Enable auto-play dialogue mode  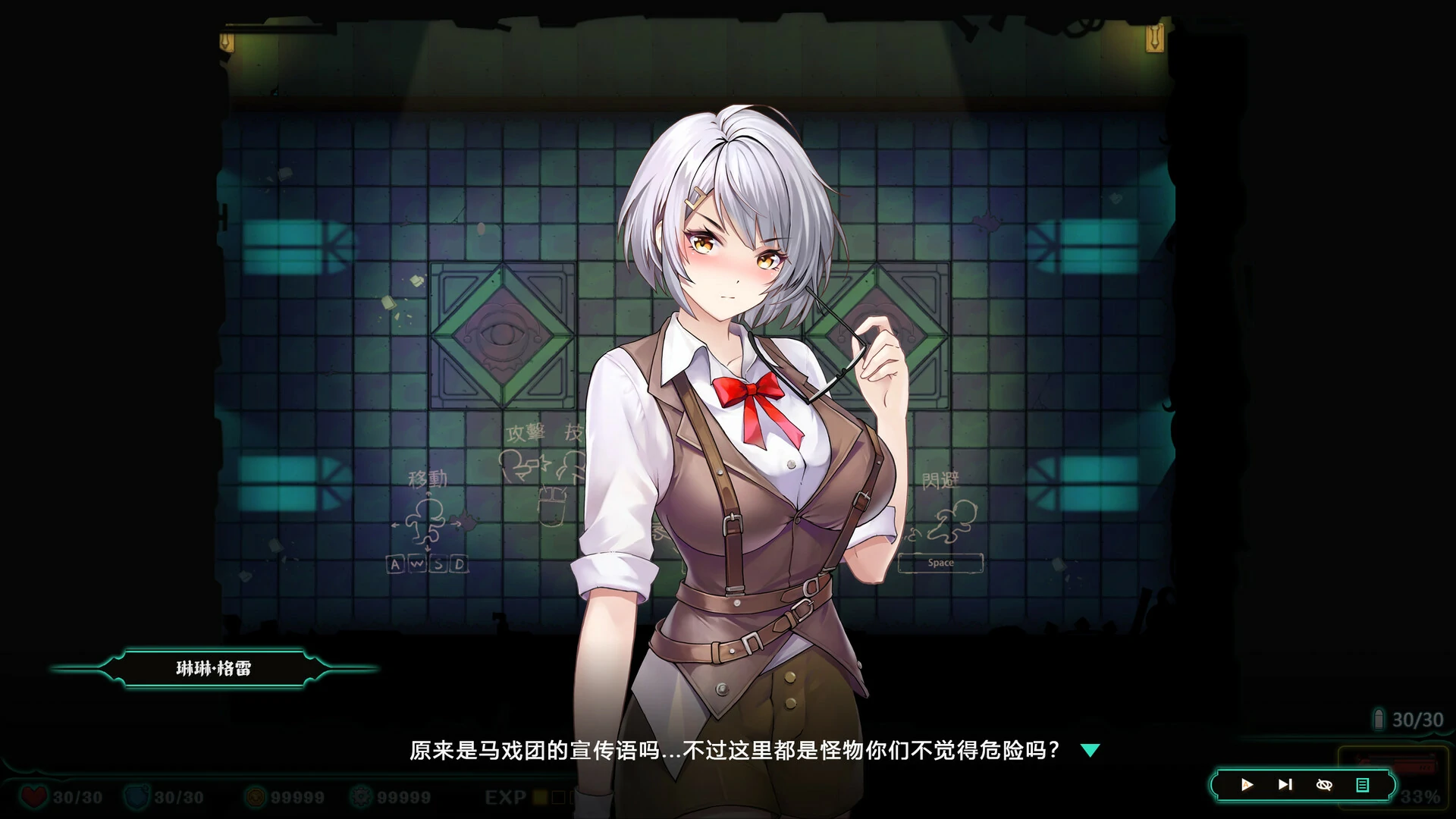pyautogui.click(x=1247, y=785)
